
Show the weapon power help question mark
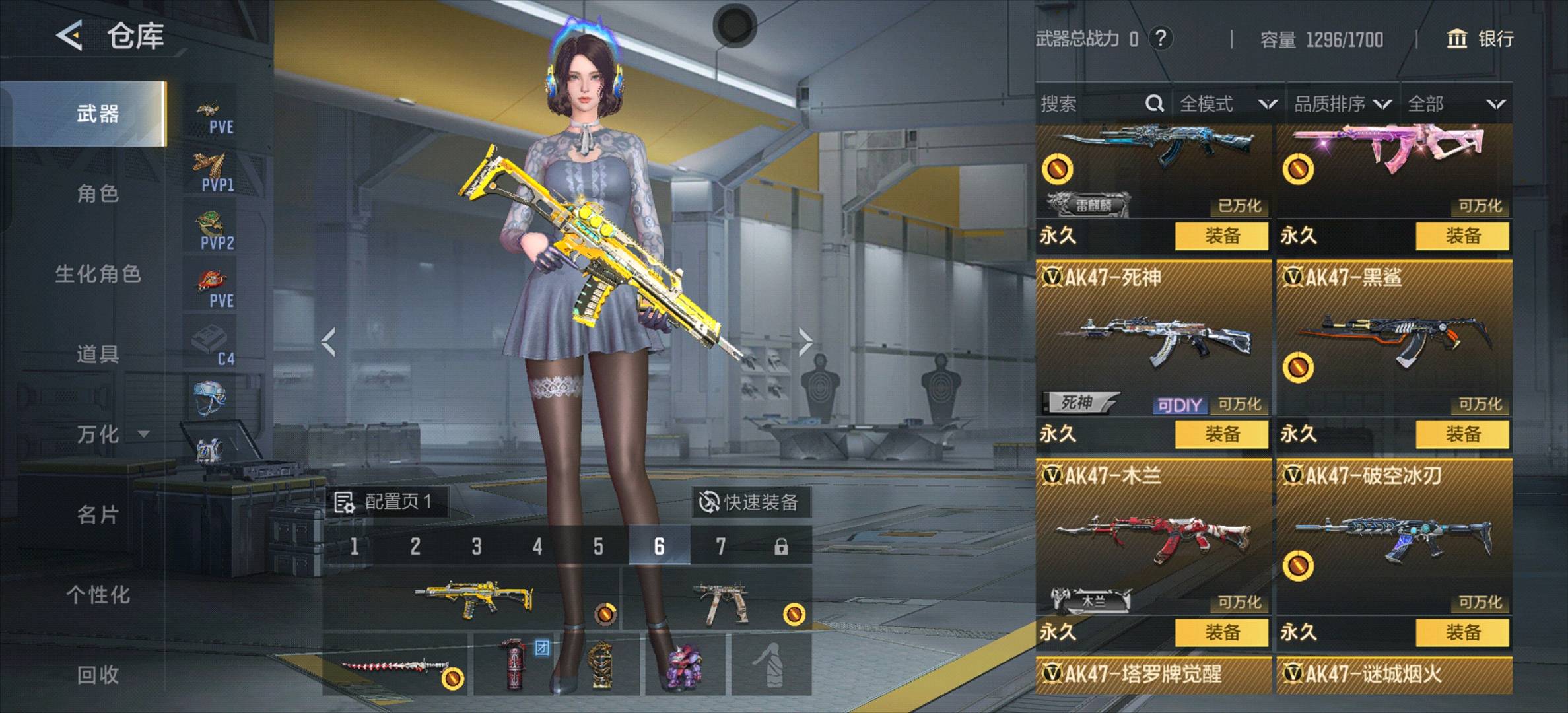pyautogui.click(x=1161, y=38)
